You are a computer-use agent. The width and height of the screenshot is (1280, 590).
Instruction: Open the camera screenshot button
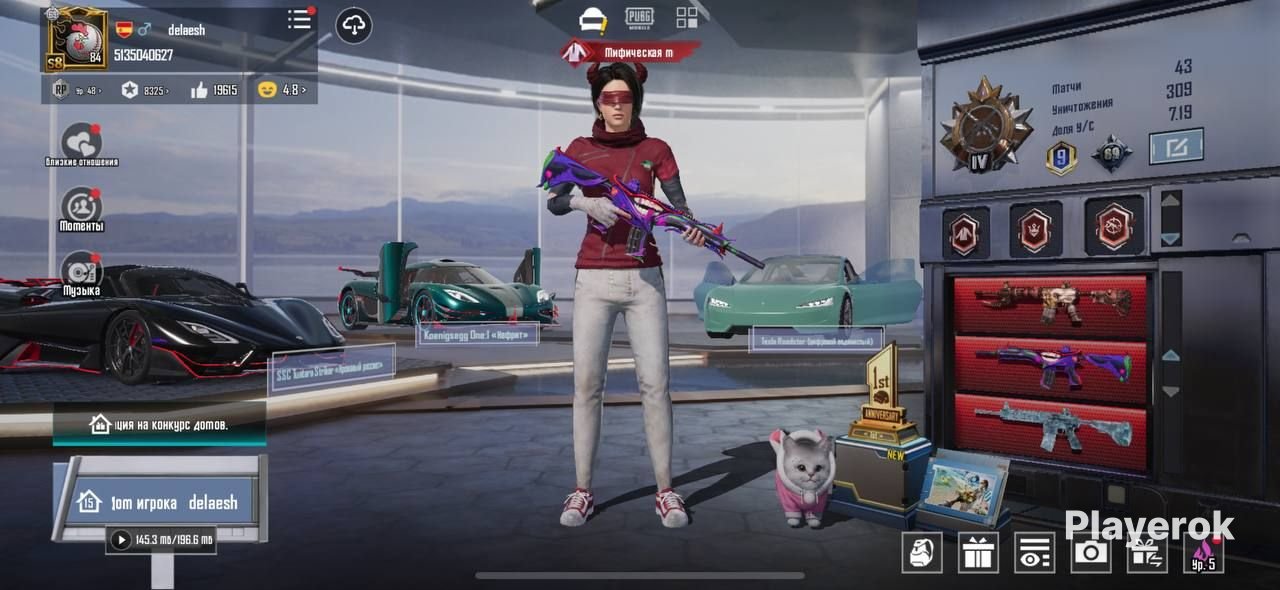tap(1090, 552)
